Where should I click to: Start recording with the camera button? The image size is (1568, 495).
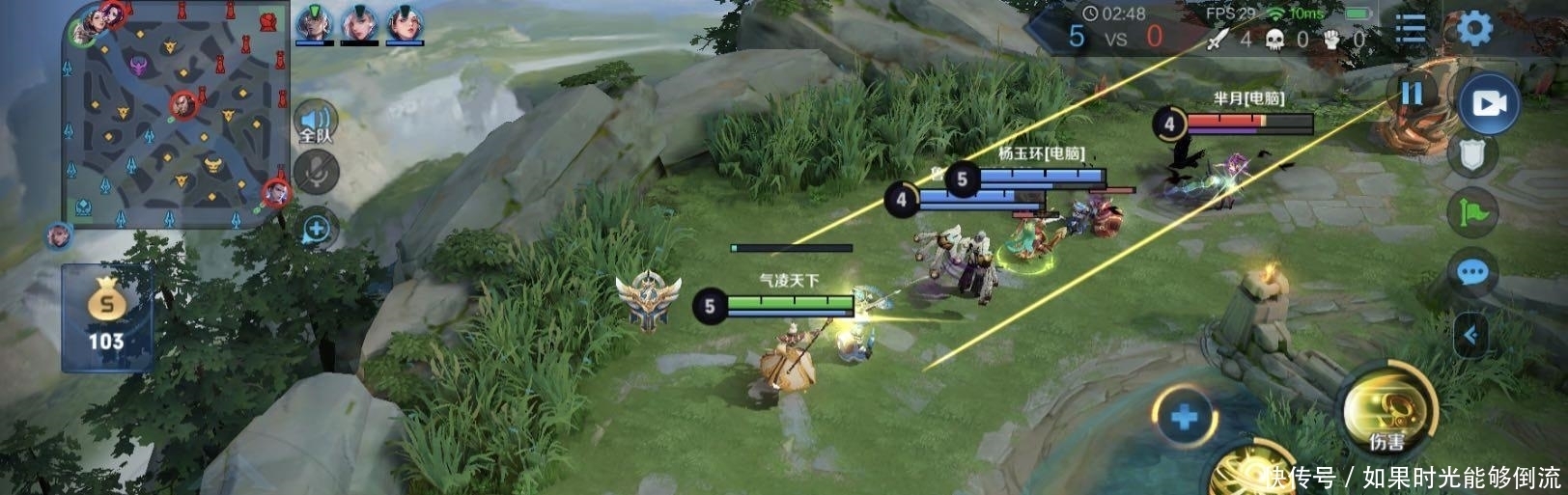[x=1488, y=103]
